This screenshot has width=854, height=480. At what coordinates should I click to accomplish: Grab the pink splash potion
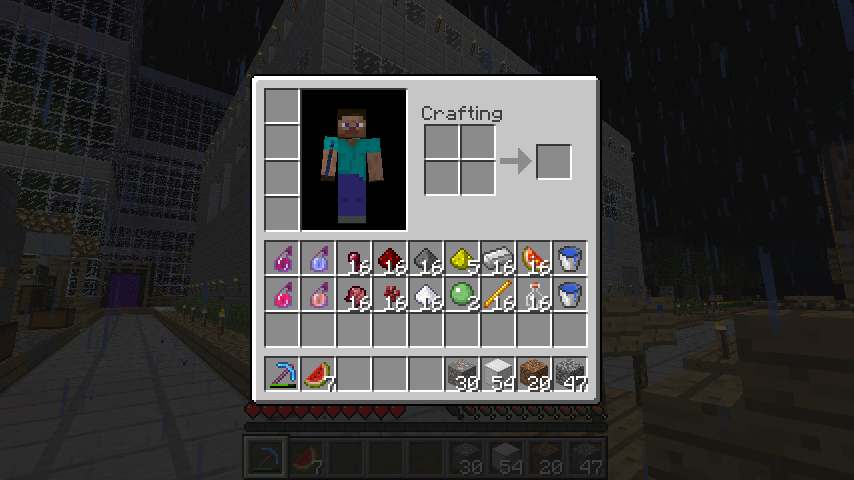[283, 295]
